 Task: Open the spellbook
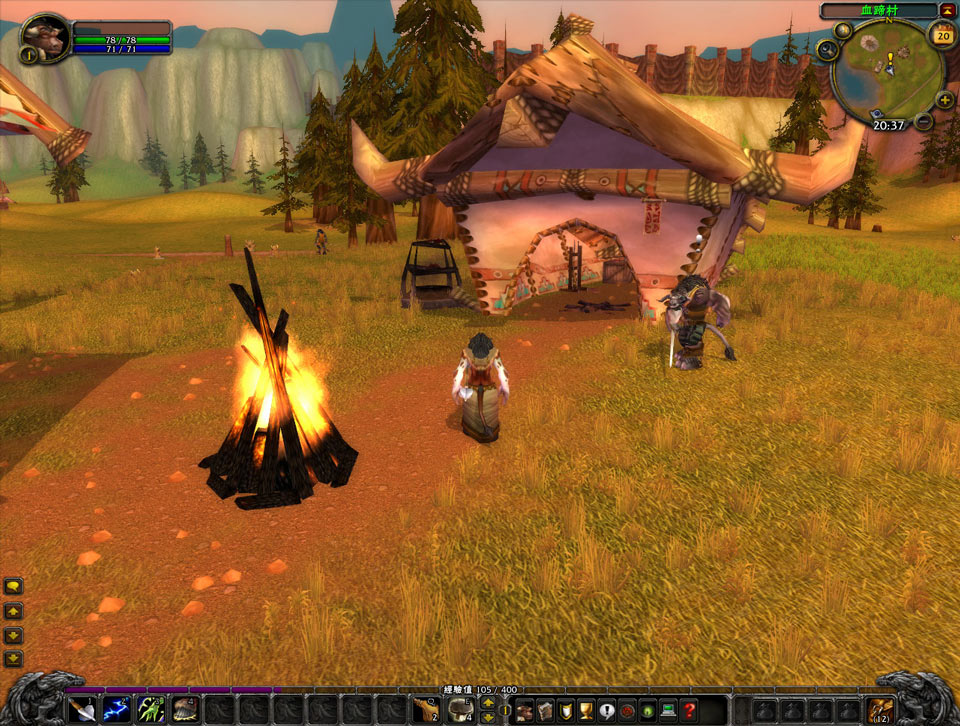(544, 711)
